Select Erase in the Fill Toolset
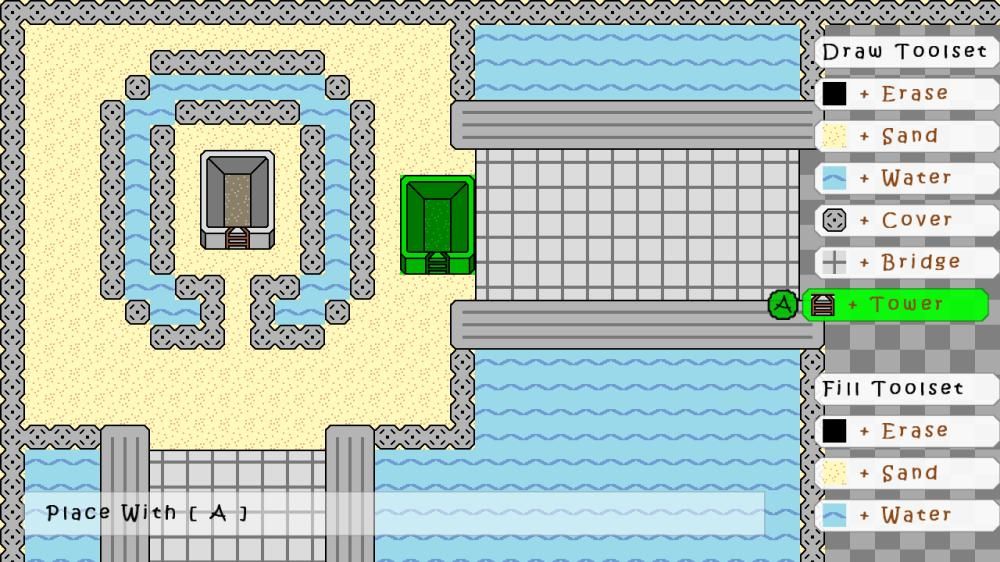Image resolution: width=1000 pixels, height=562 pixels. [906, 431]
